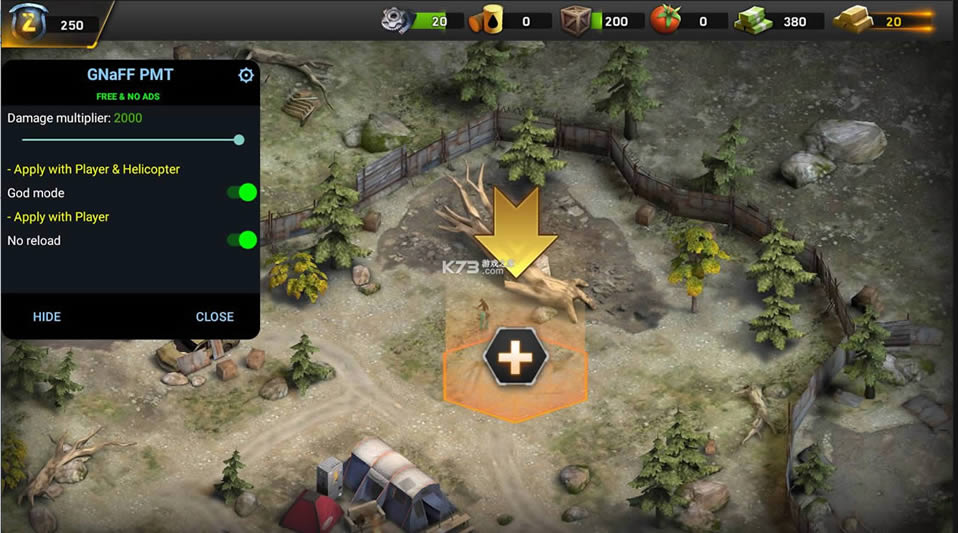Click the hexagonal plus build button
This screenshot has height=533, width=958.
[x=515, y=356]
